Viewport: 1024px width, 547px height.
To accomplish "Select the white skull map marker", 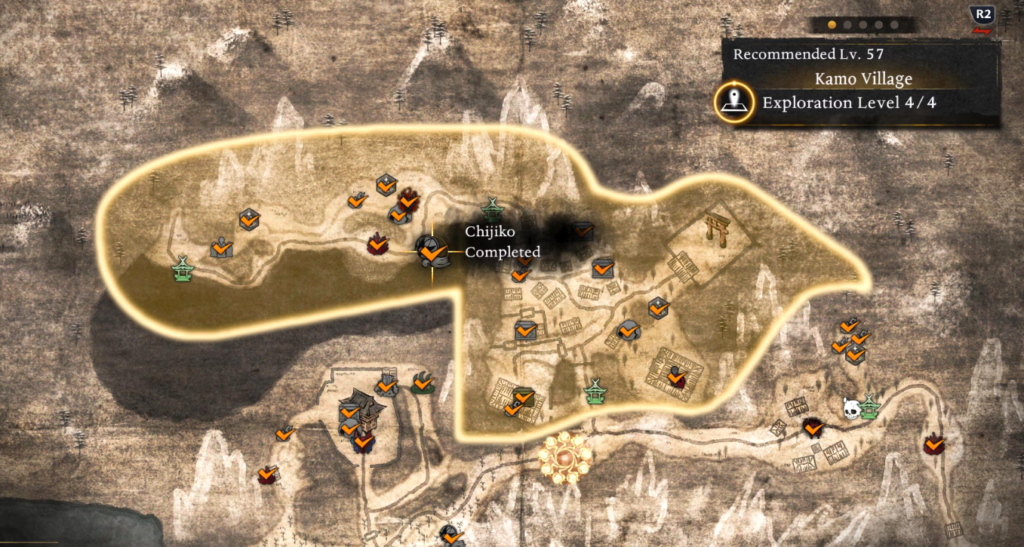I will [x=850, y=408].
